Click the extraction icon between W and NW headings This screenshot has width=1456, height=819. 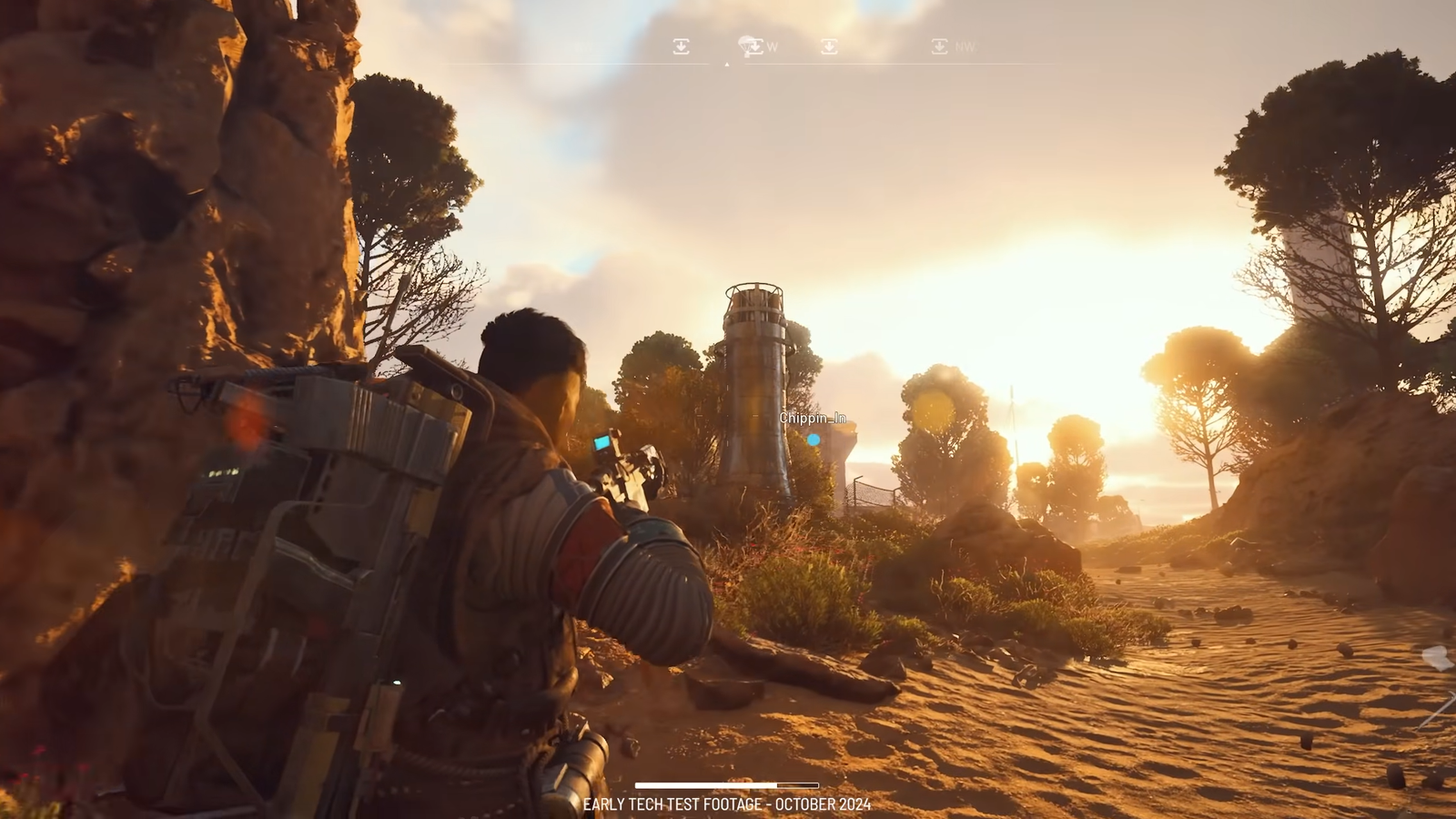pyautogui.click(x=829, y=46)
